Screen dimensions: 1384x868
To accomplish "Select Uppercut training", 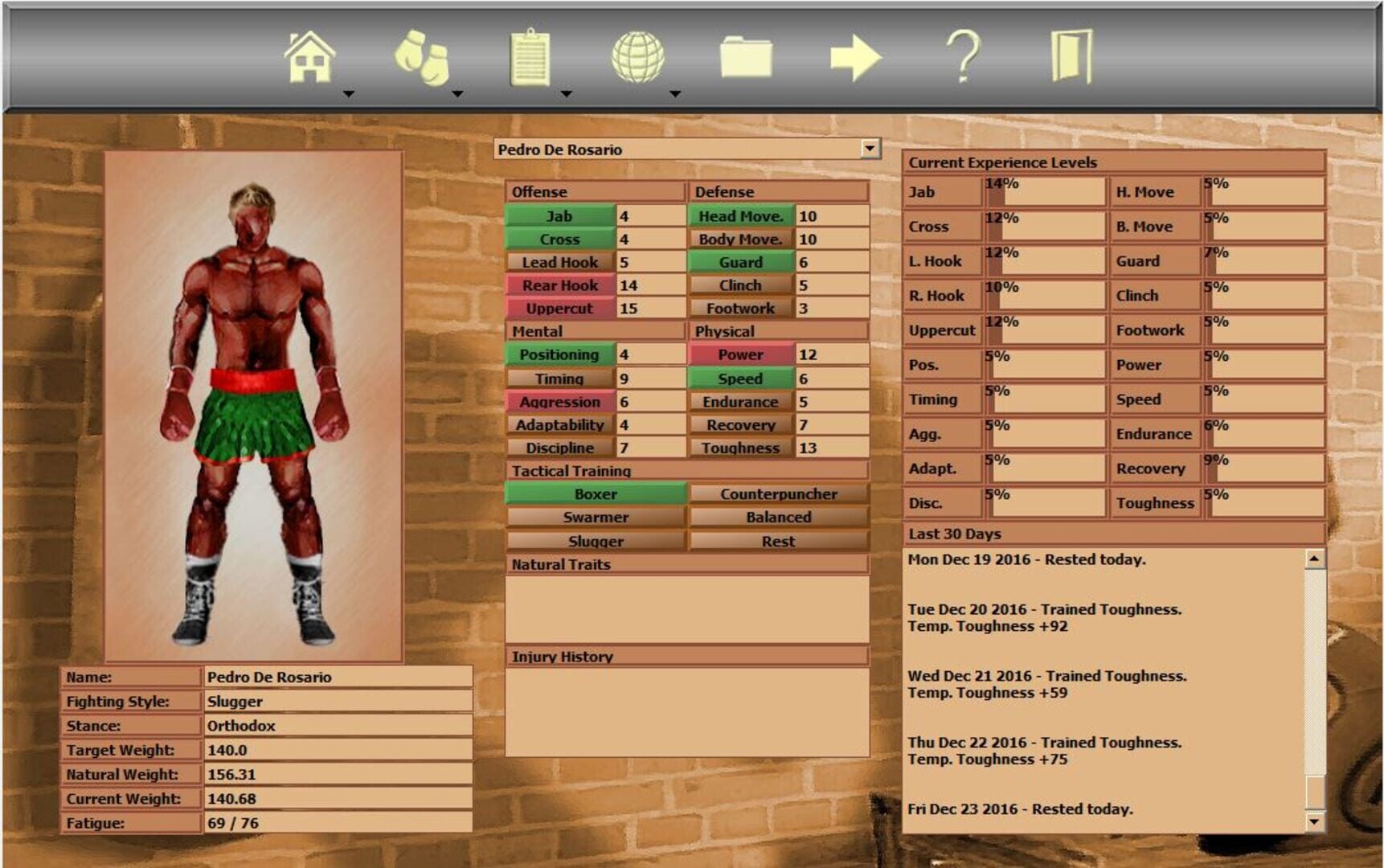I will point(560,308).
